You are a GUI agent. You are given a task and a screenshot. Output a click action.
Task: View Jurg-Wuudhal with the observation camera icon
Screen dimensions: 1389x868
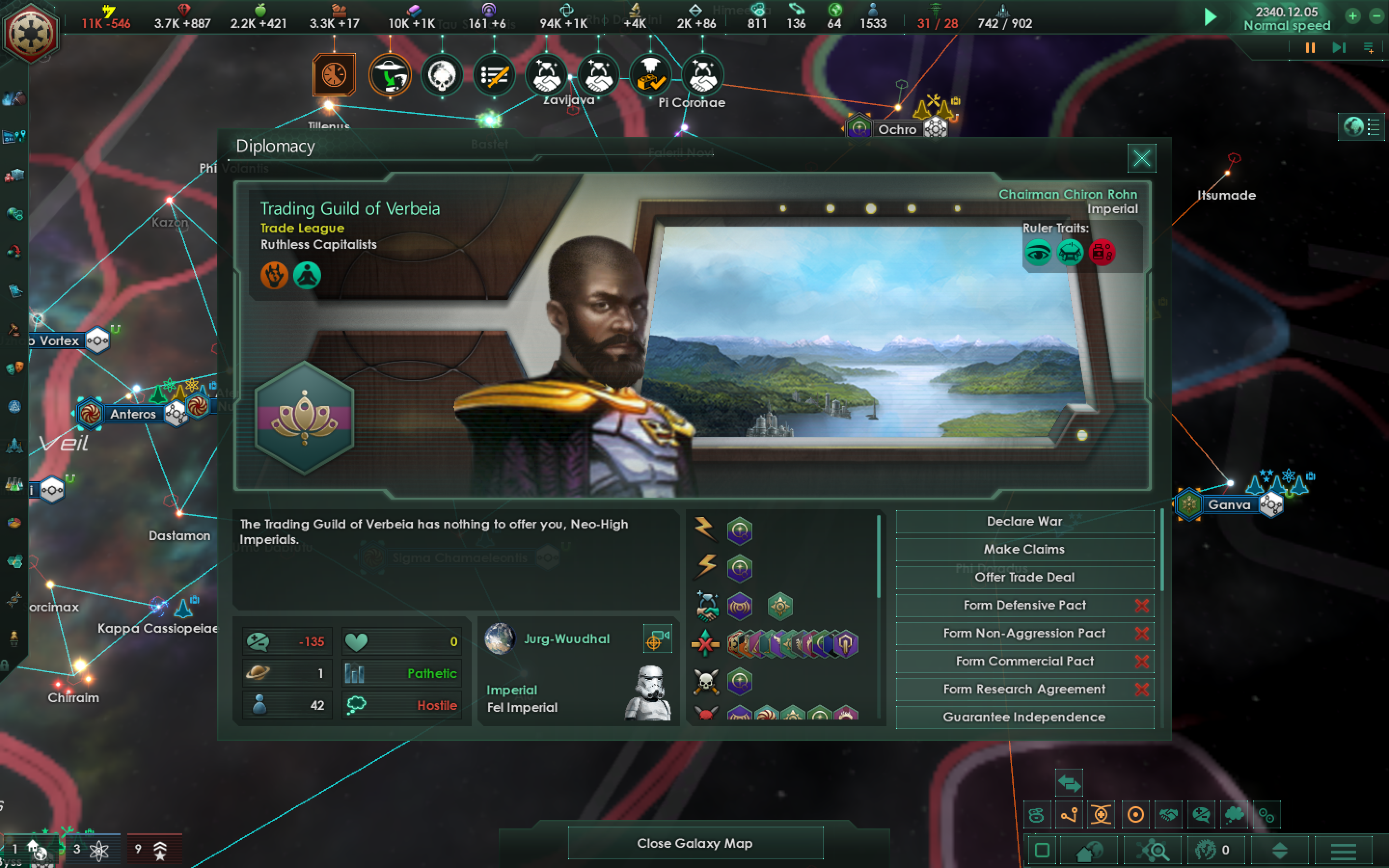[x=658, y=638]
